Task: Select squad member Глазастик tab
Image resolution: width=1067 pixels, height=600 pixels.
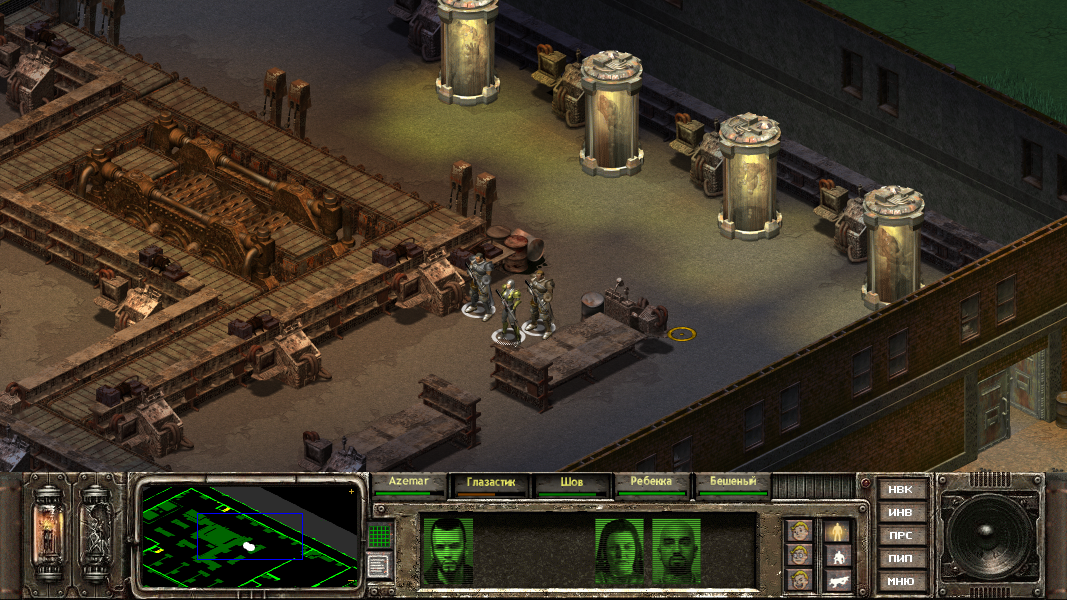Action: point(491,484)
